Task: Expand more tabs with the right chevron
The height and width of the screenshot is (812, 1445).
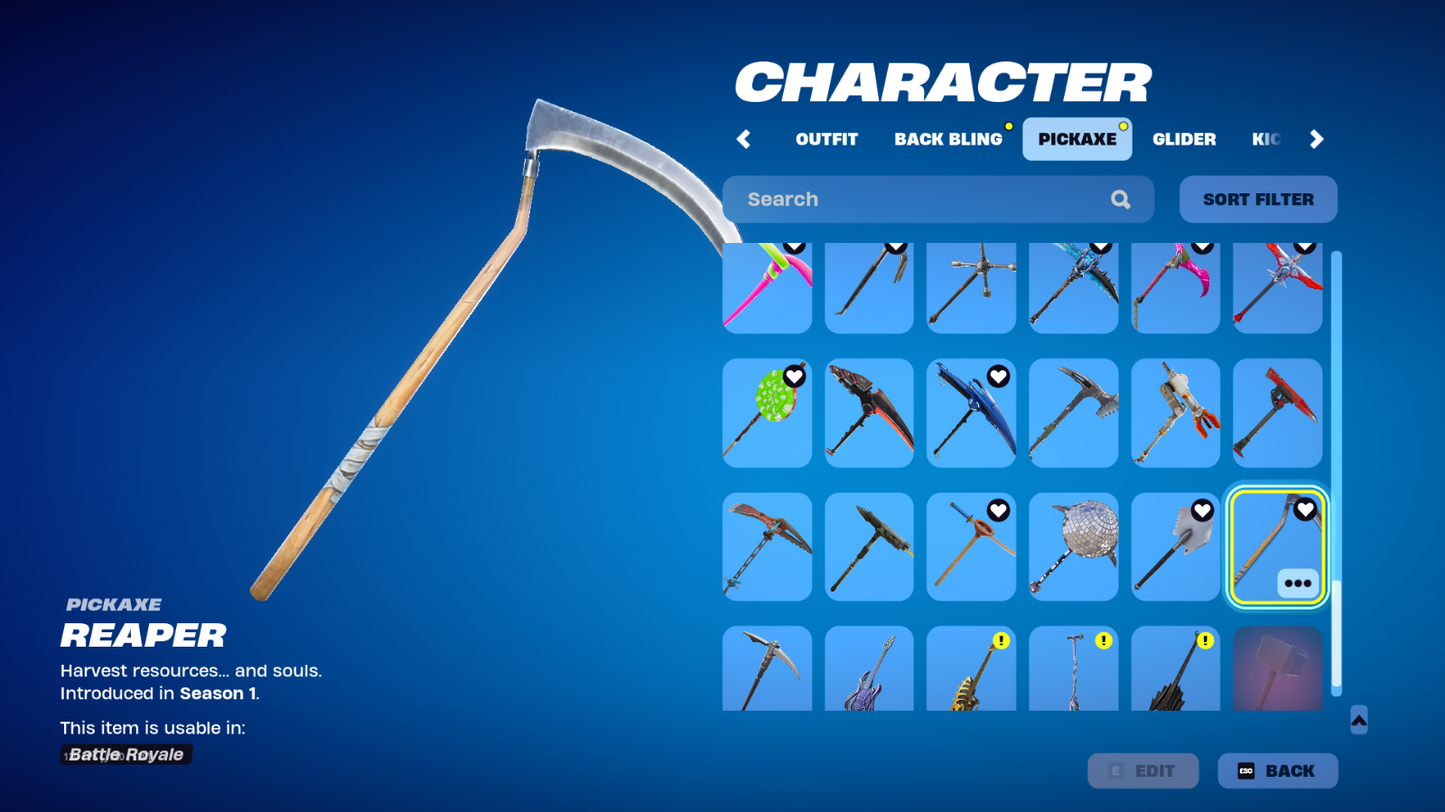Action: (1317, 139)
